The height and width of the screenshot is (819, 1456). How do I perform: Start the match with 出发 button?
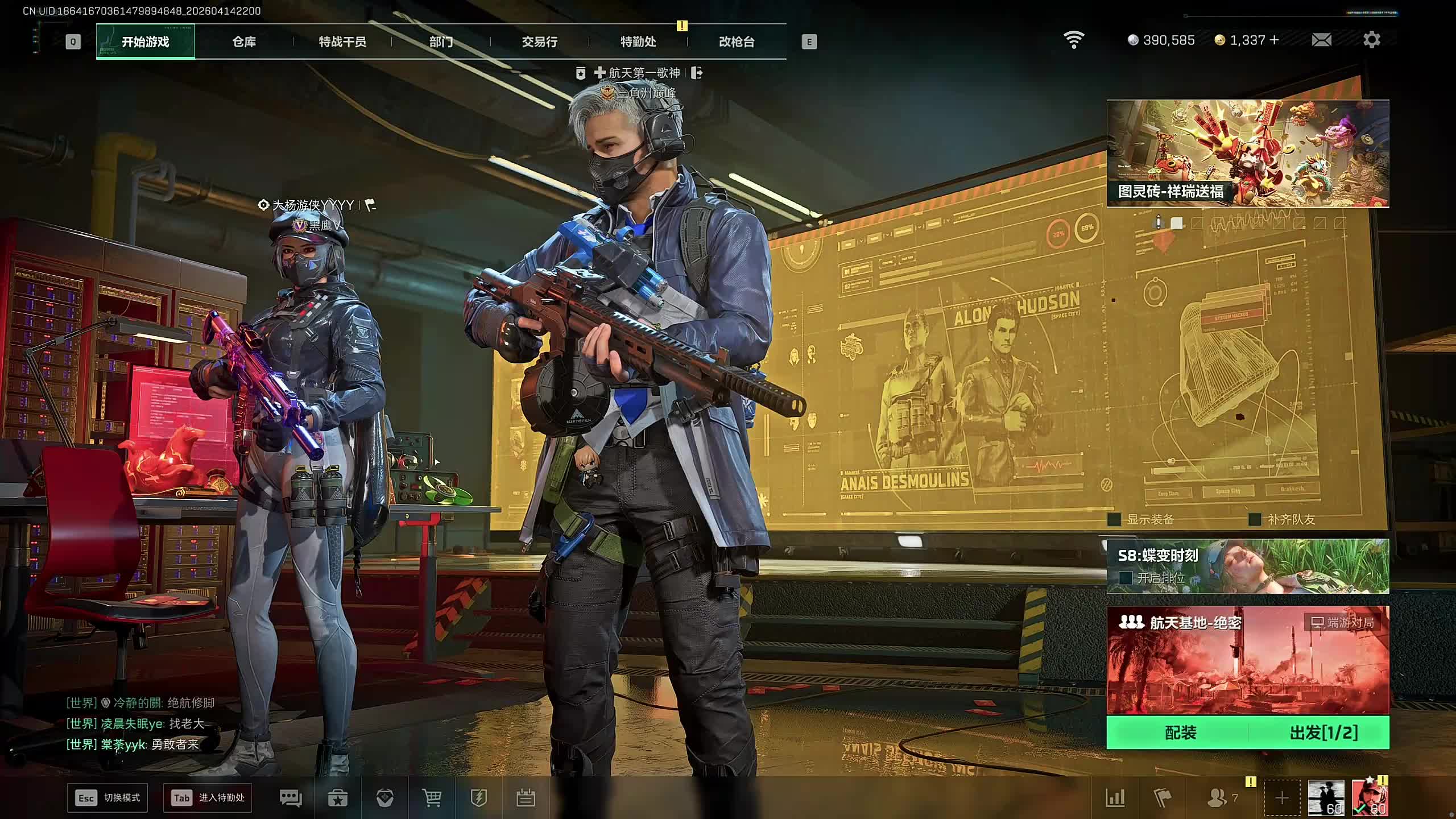[1323, 733]
